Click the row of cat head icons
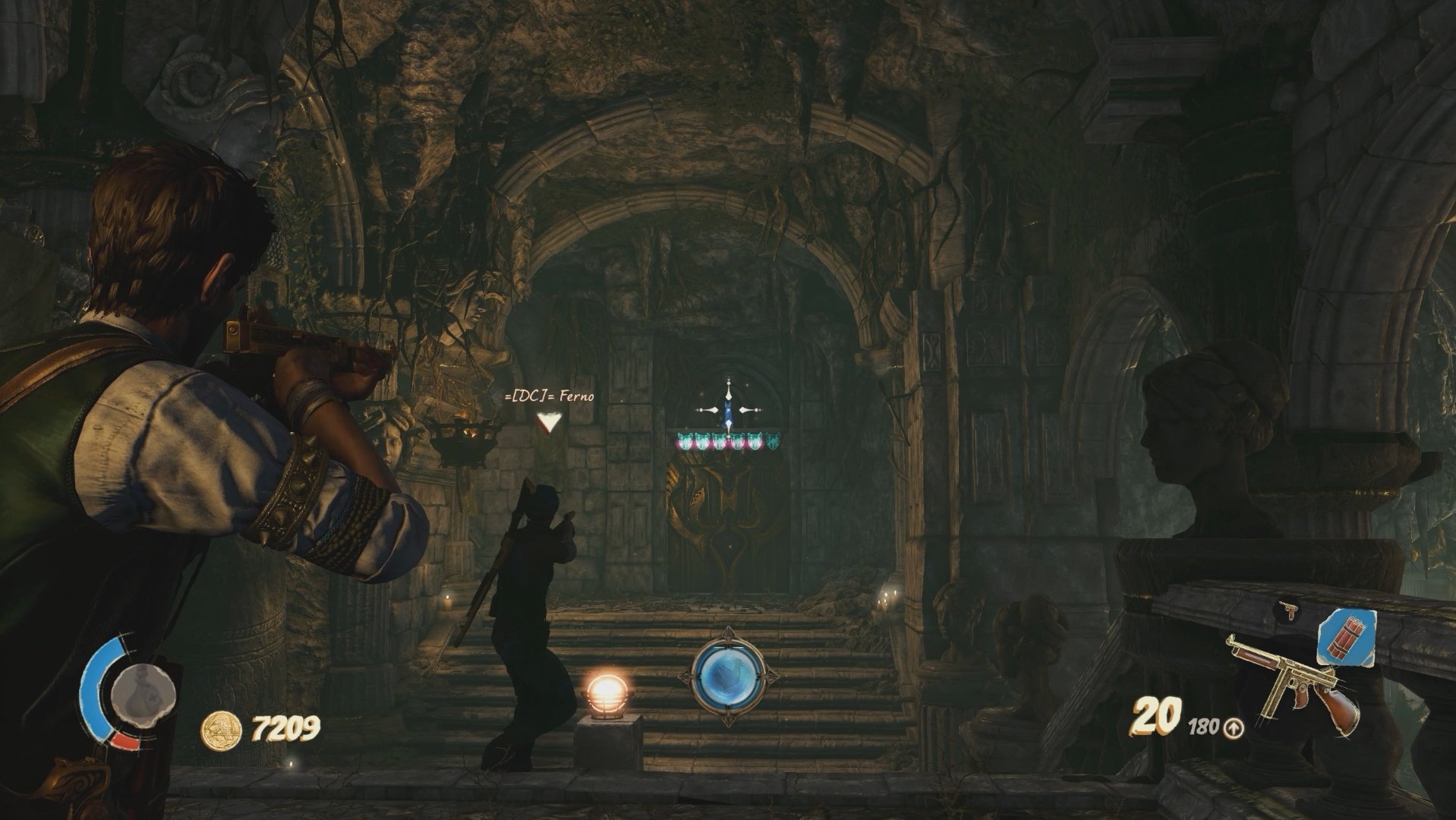Image resolution: width=1456 pixels, height=820 pixels. pyautogui.click(x=727, y=439)
